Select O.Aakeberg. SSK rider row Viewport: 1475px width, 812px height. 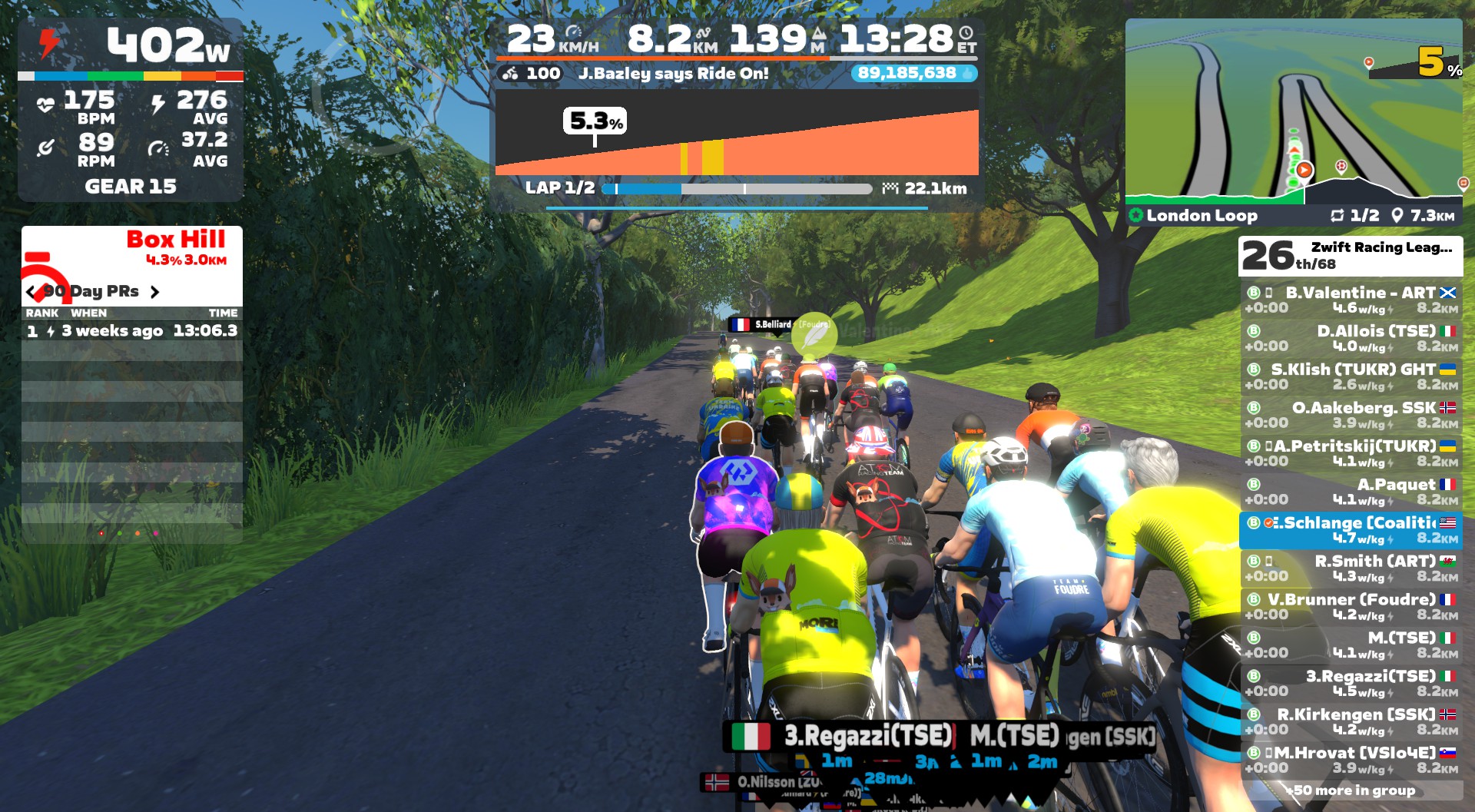1351,415
